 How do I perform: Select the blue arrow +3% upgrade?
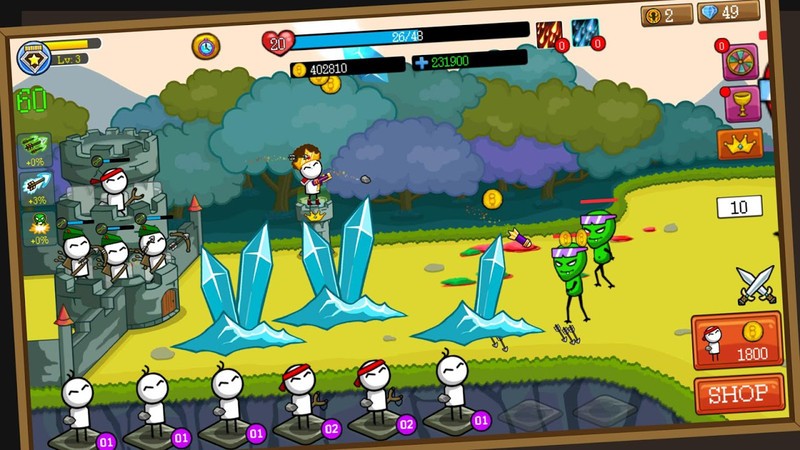coord(34,189)
